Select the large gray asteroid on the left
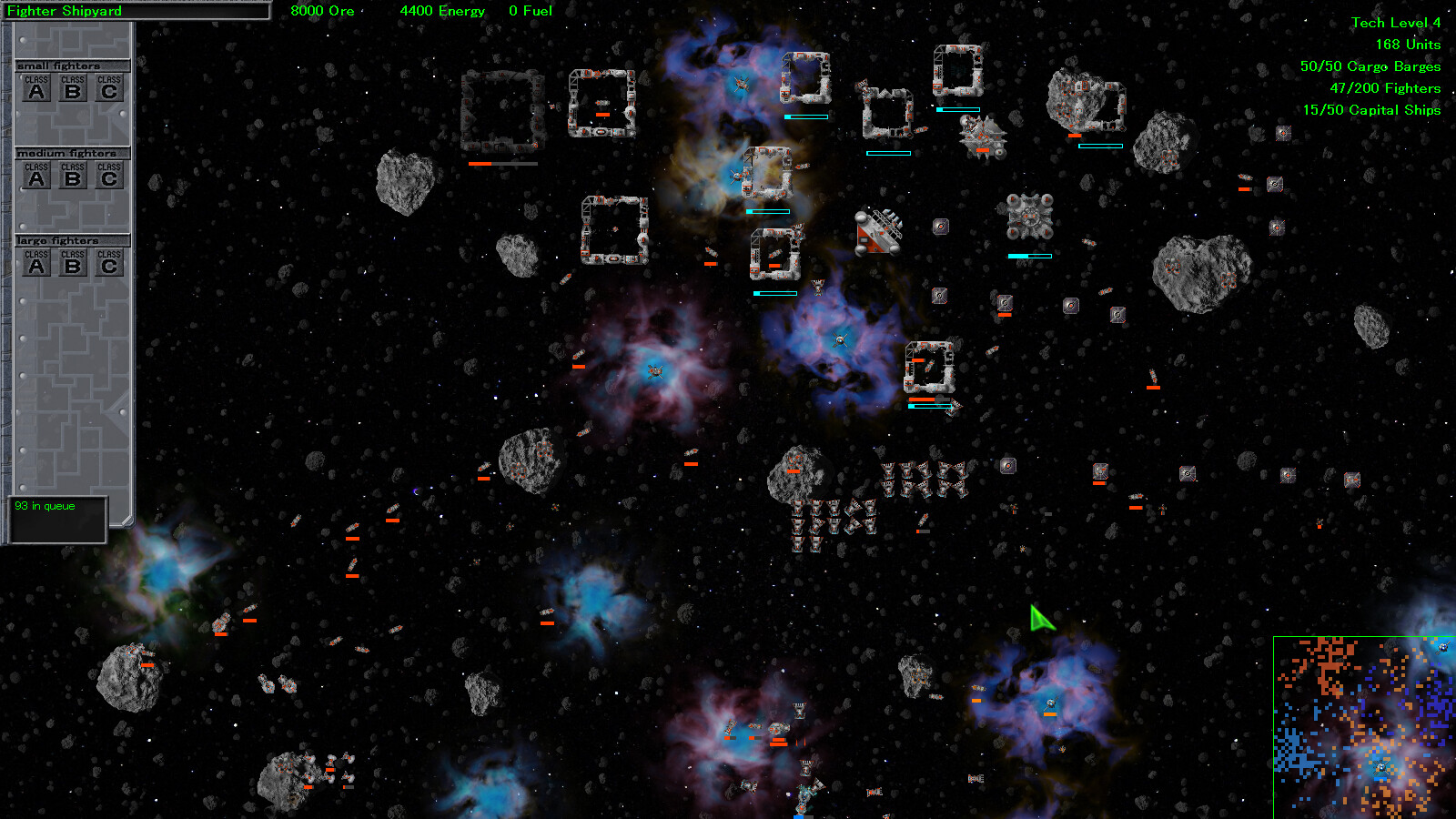 403,180
